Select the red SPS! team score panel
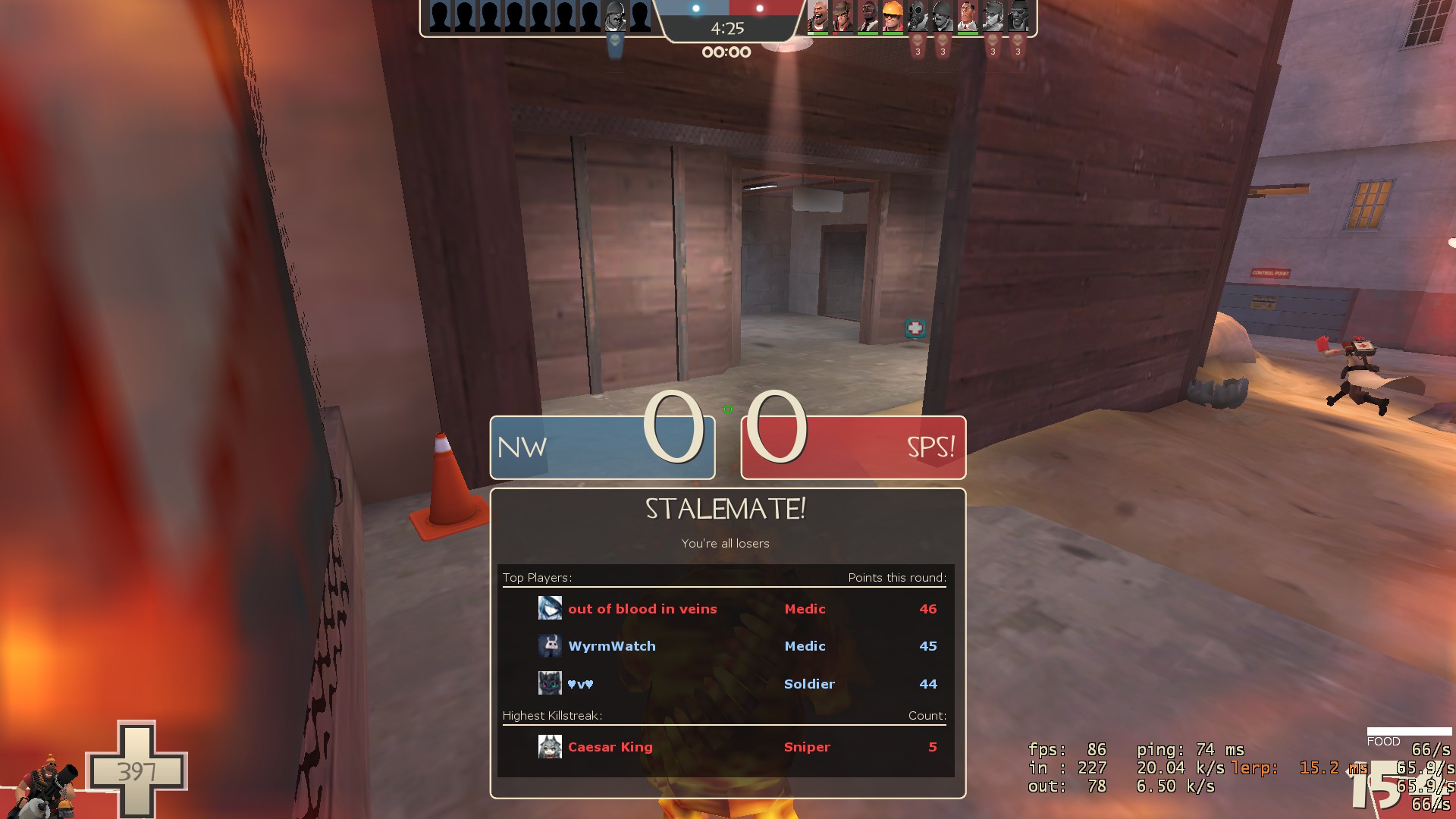The height and width of the screenshot is (819, 1456). [x=853, y=447]
